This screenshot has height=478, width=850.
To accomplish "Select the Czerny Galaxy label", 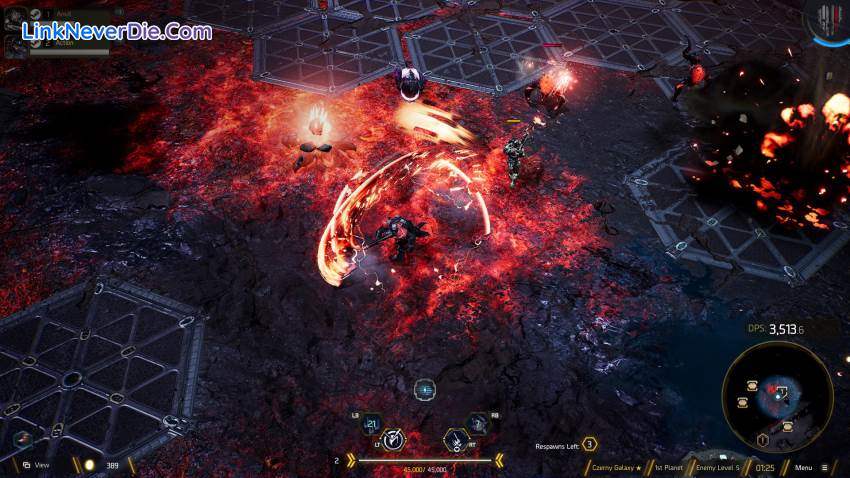I will 613,467.
